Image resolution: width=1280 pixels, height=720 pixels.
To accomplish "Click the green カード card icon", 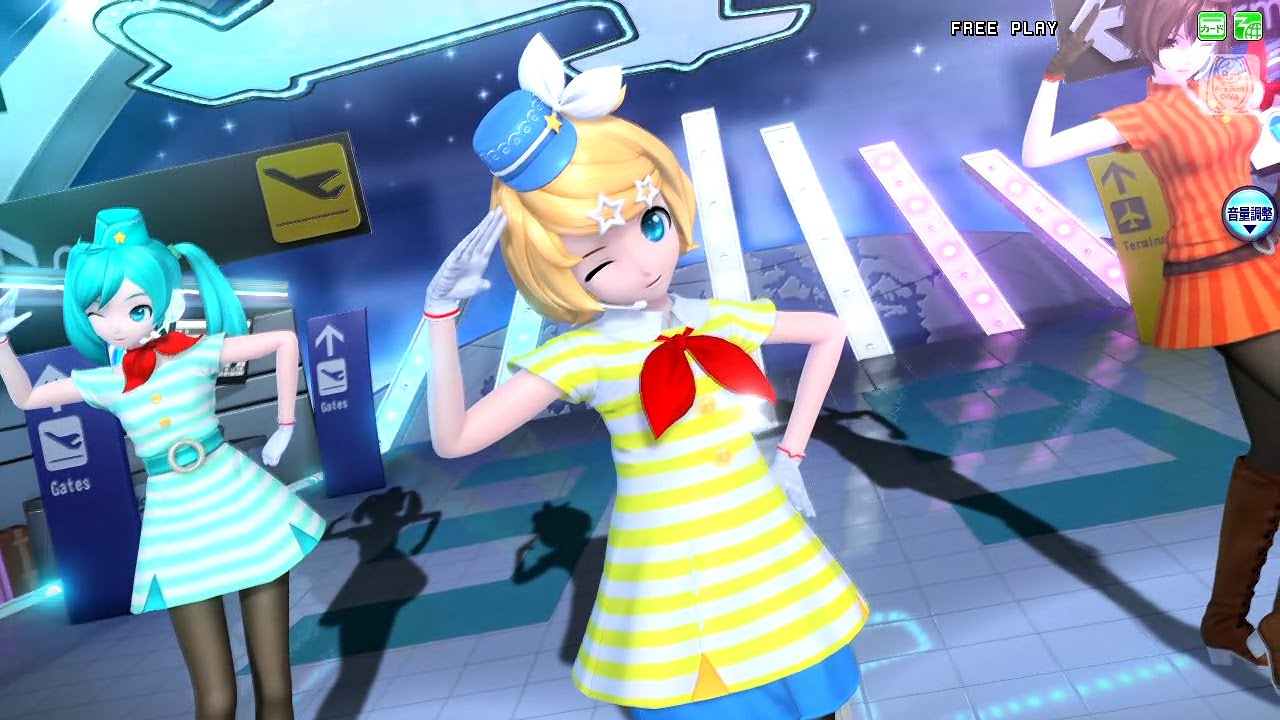I will coord(1212,26).
